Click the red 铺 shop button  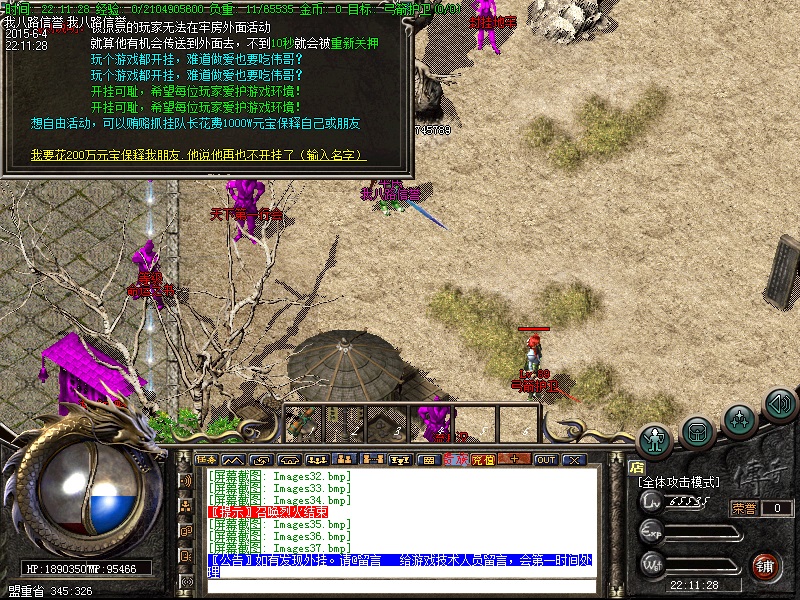click(x=765, y=565)
